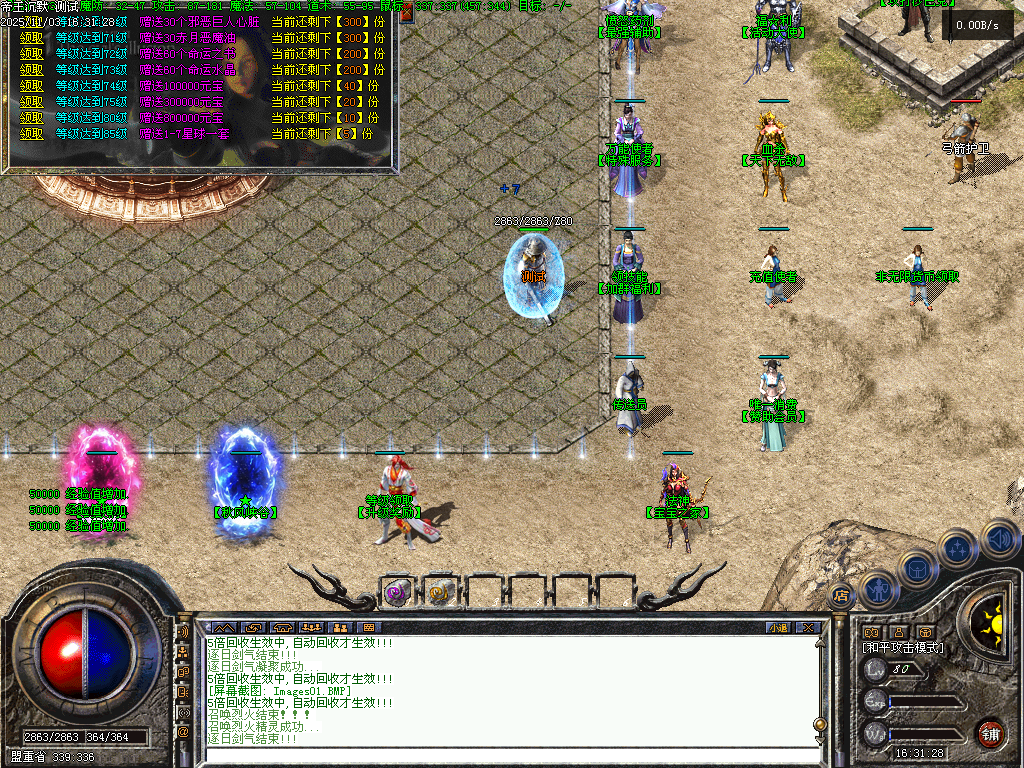Image resolution: width=1024 pixels, height=768 pixels.
Task: Open the shop with the 店 button
Action: click(x=840, y=596)
